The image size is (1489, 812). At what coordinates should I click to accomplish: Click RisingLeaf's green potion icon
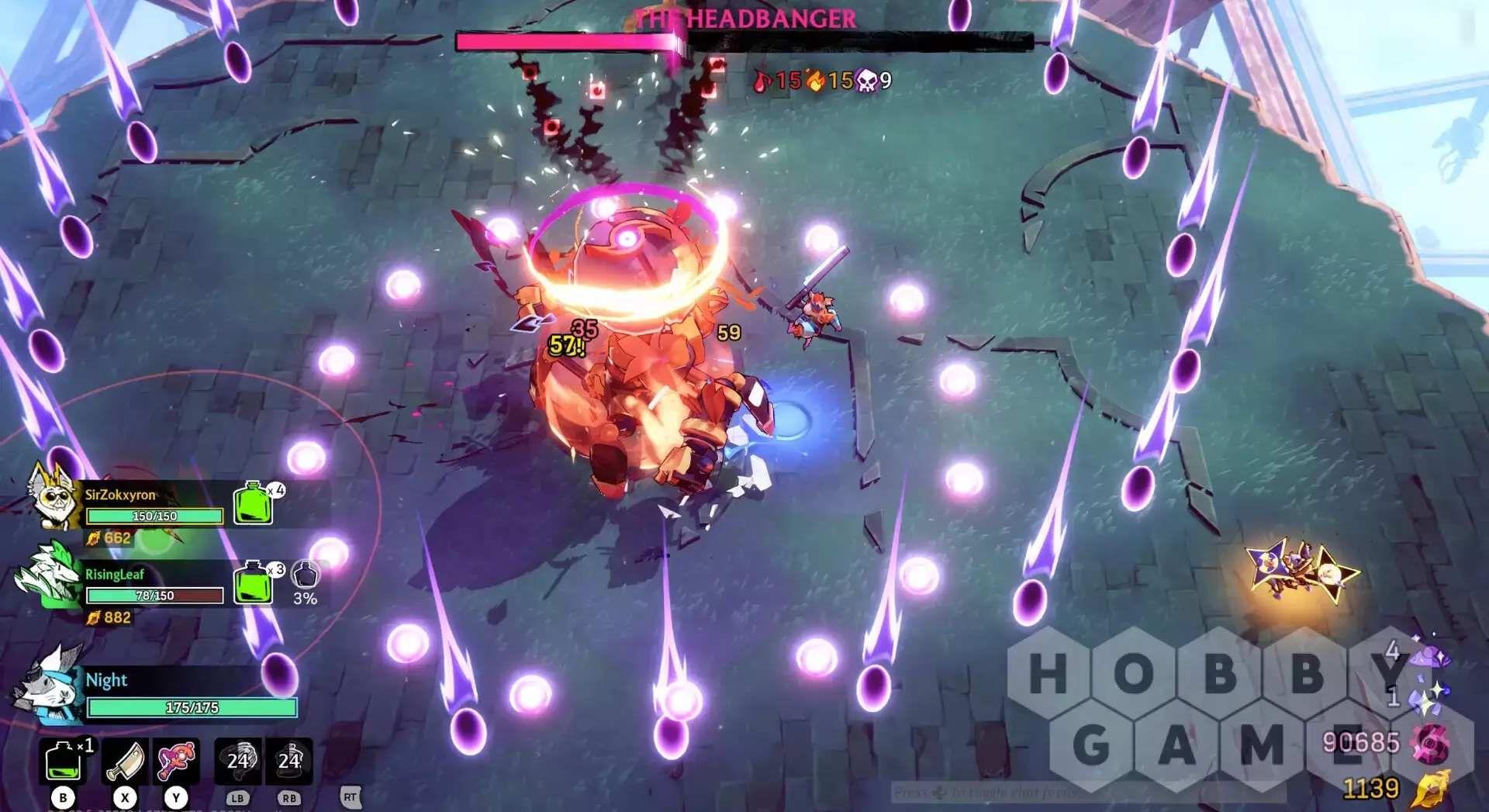[x=253, y=582]
